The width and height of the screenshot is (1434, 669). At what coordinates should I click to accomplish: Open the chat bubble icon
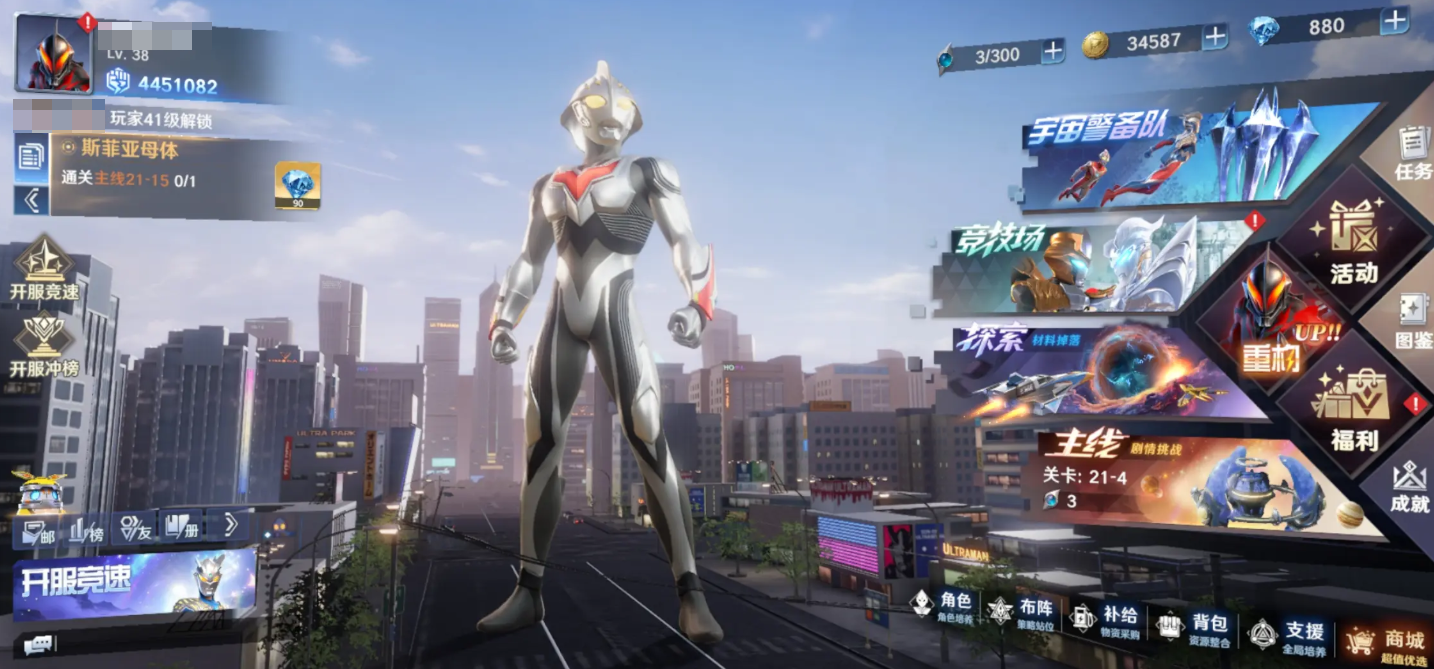[38, 645]
